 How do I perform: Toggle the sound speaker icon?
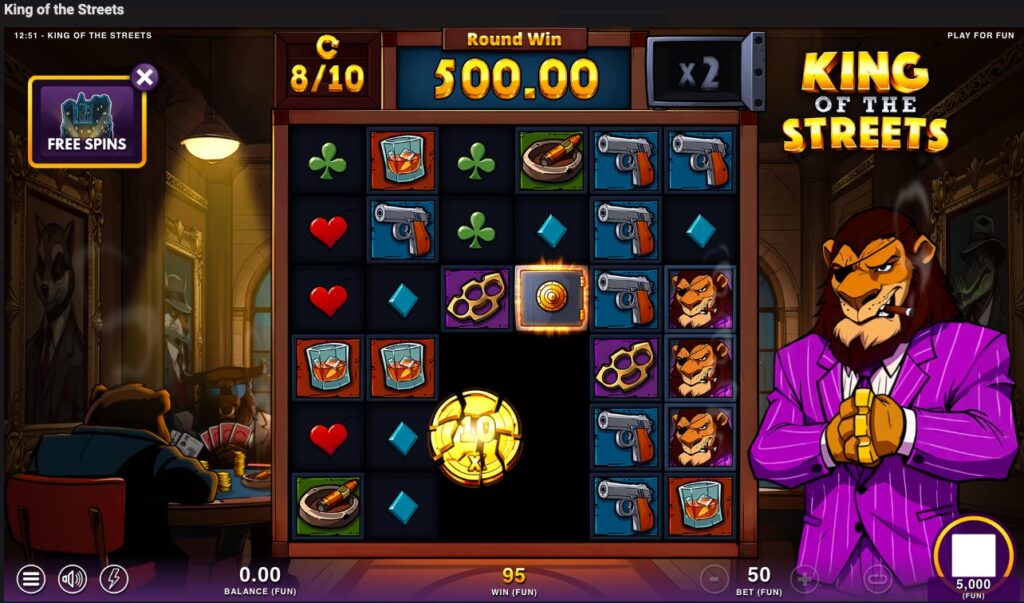72,578
